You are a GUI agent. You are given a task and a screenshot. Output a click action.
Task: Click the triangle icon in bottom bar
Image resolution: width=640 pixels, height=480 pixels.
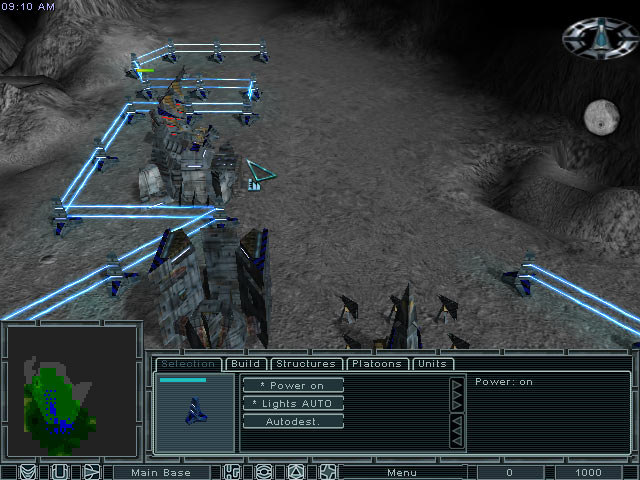(297, 472)
